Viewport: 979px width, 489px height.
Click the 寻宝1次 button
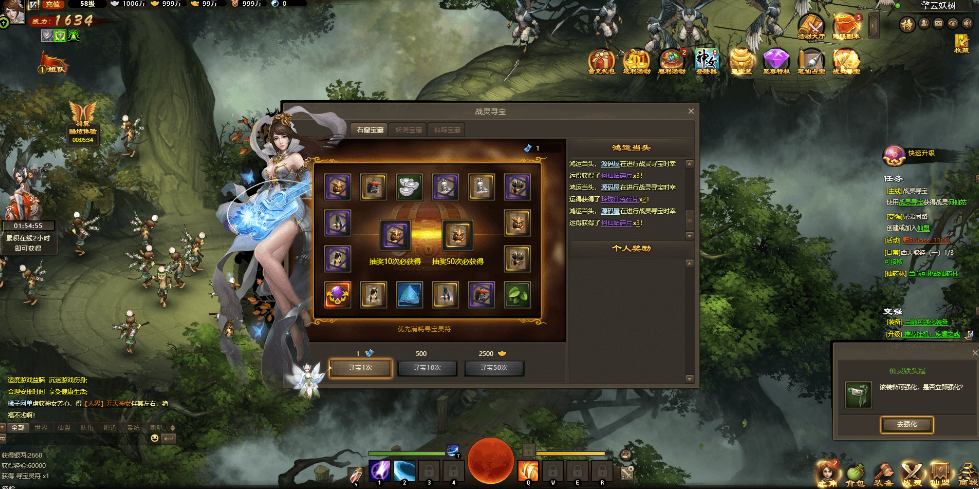tap(360, 369)
